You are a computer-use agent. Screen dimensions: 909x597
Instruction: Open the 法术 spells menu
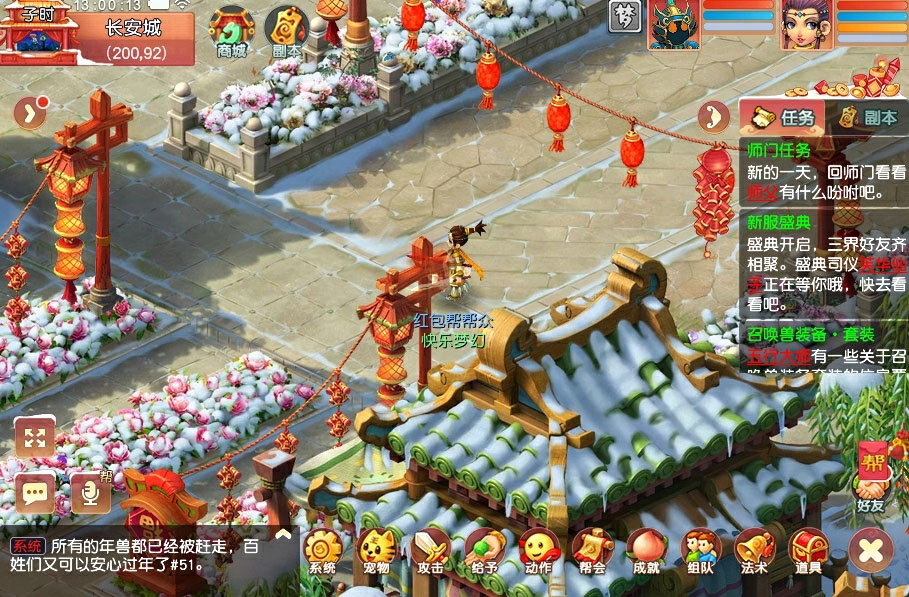754,551
